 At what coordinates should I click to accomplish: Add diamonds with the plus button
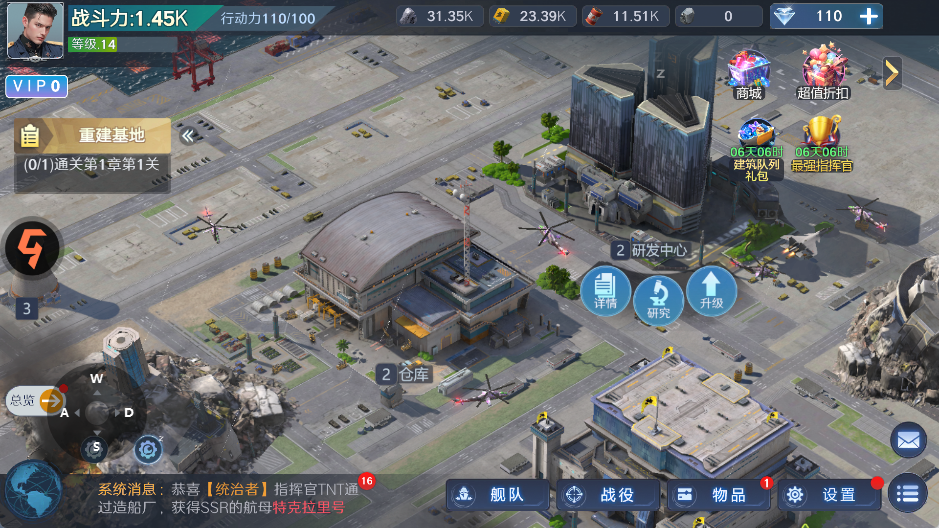tap(869, 16)
